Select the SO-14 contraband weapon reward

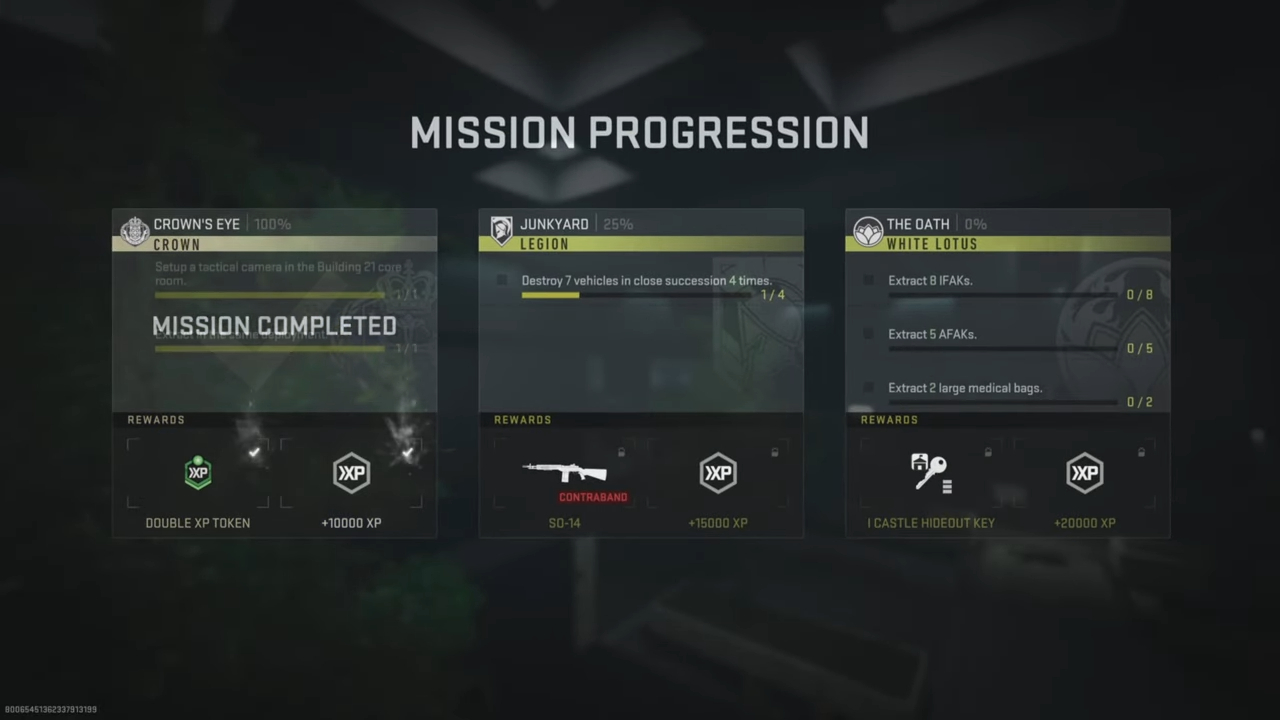564,473
